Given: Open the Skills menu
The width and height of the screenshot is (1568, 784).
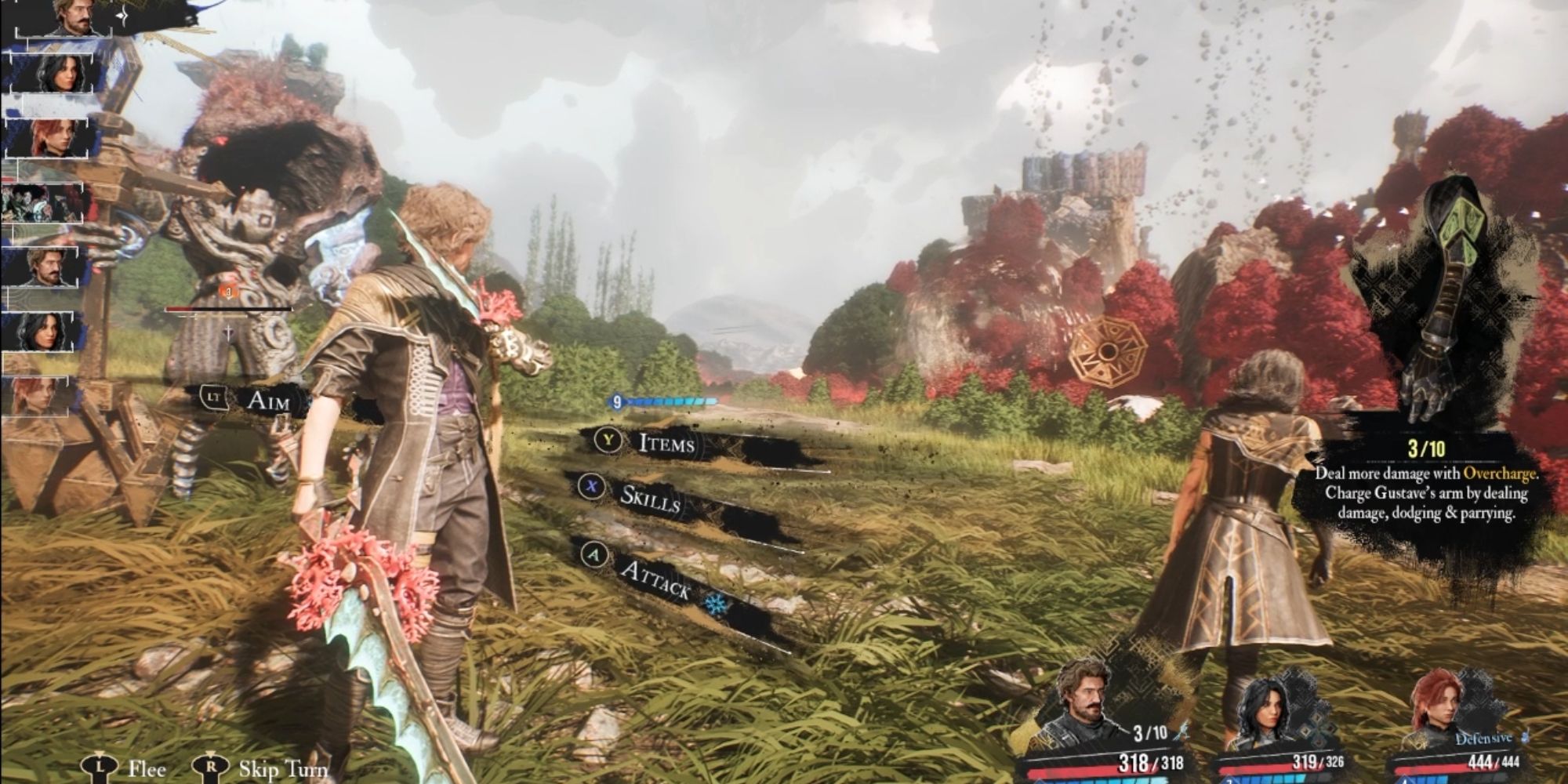Looking at the screenshot, I should click(649, 497).
